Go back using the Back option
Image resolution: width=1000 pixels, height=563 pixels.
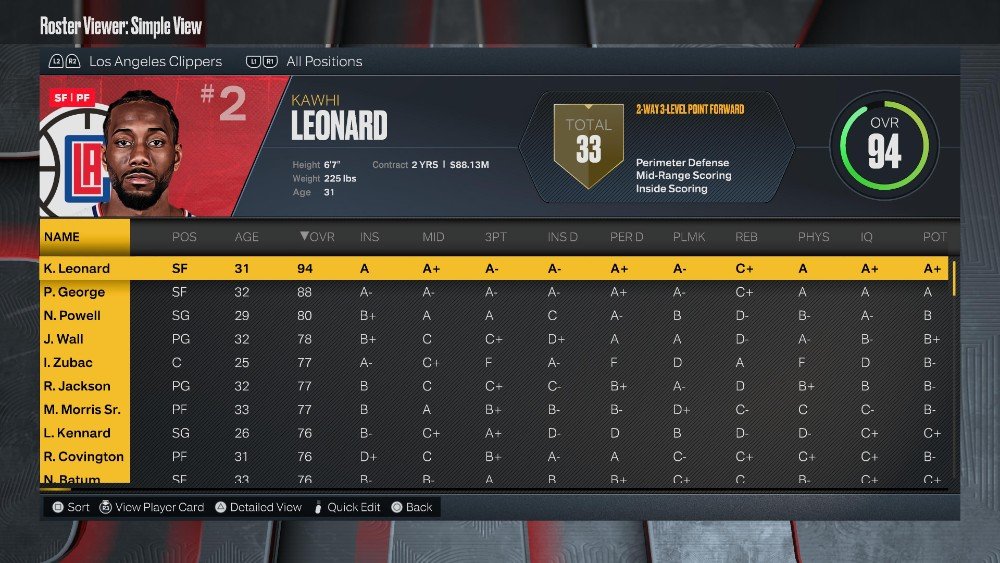tap(419, 507)
